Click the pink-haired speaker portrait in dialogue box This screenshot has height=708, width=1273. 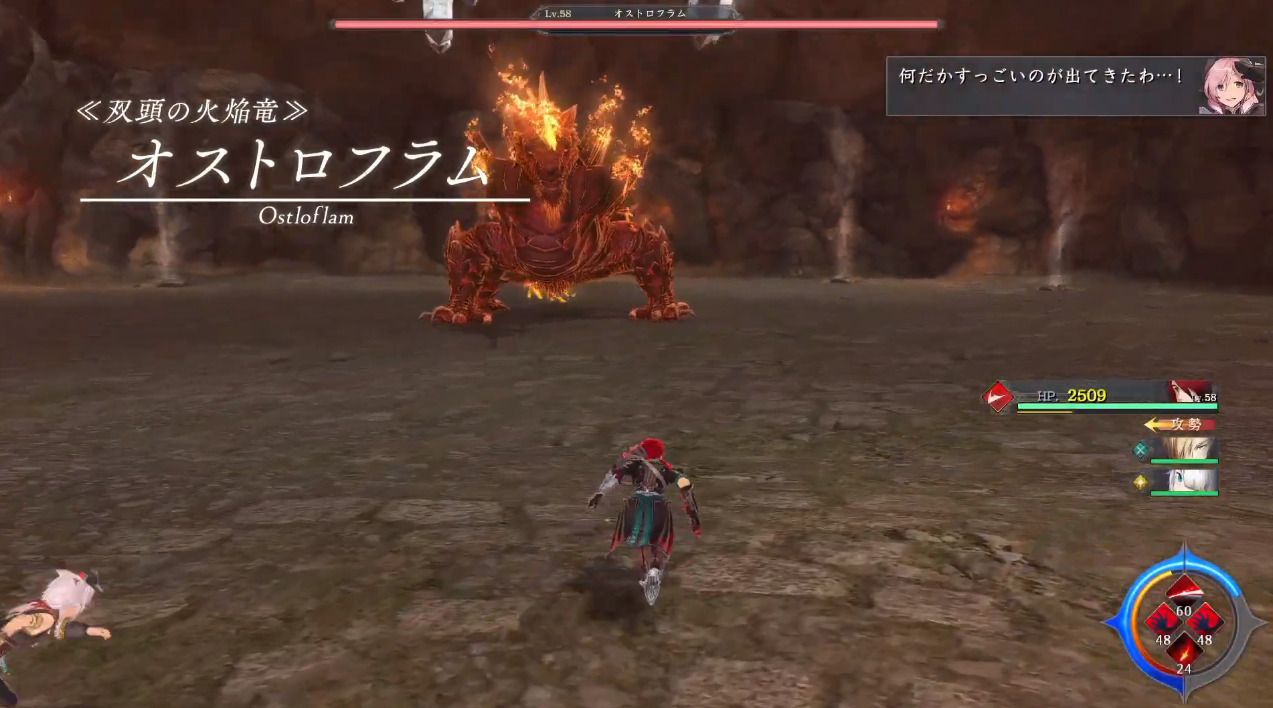(x=1230, y=85)
